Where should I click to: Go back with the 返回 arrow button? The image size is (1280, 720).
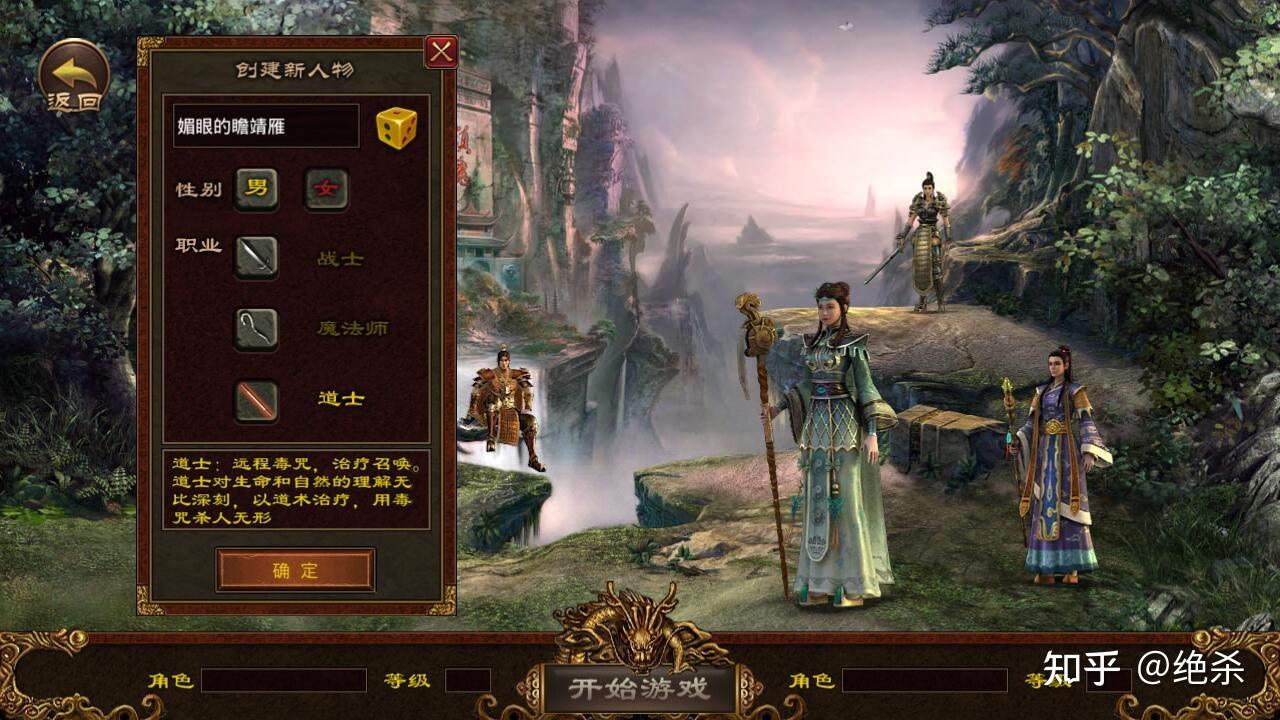[74, 75]
